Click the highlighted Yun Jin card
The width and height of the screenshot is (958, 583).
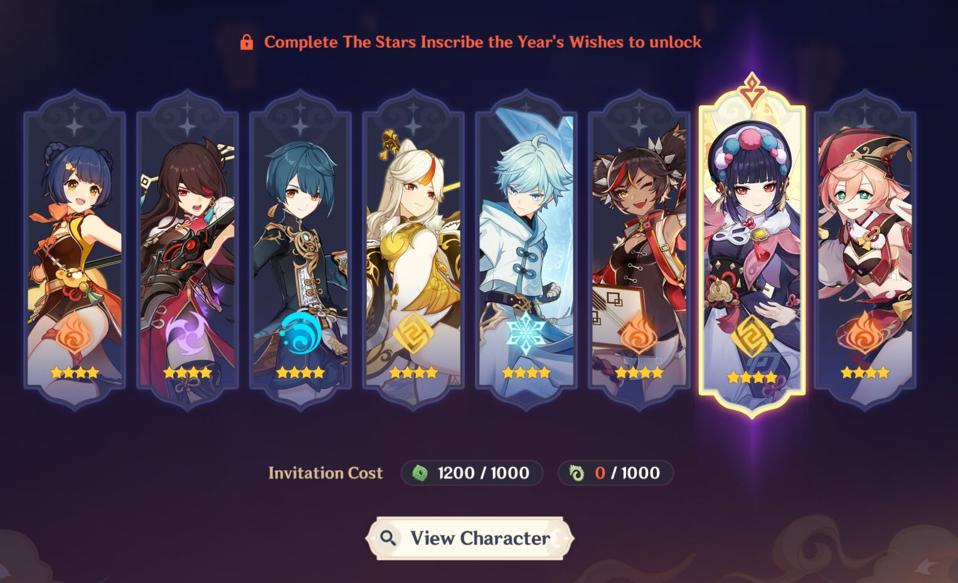tap(752, 255)
